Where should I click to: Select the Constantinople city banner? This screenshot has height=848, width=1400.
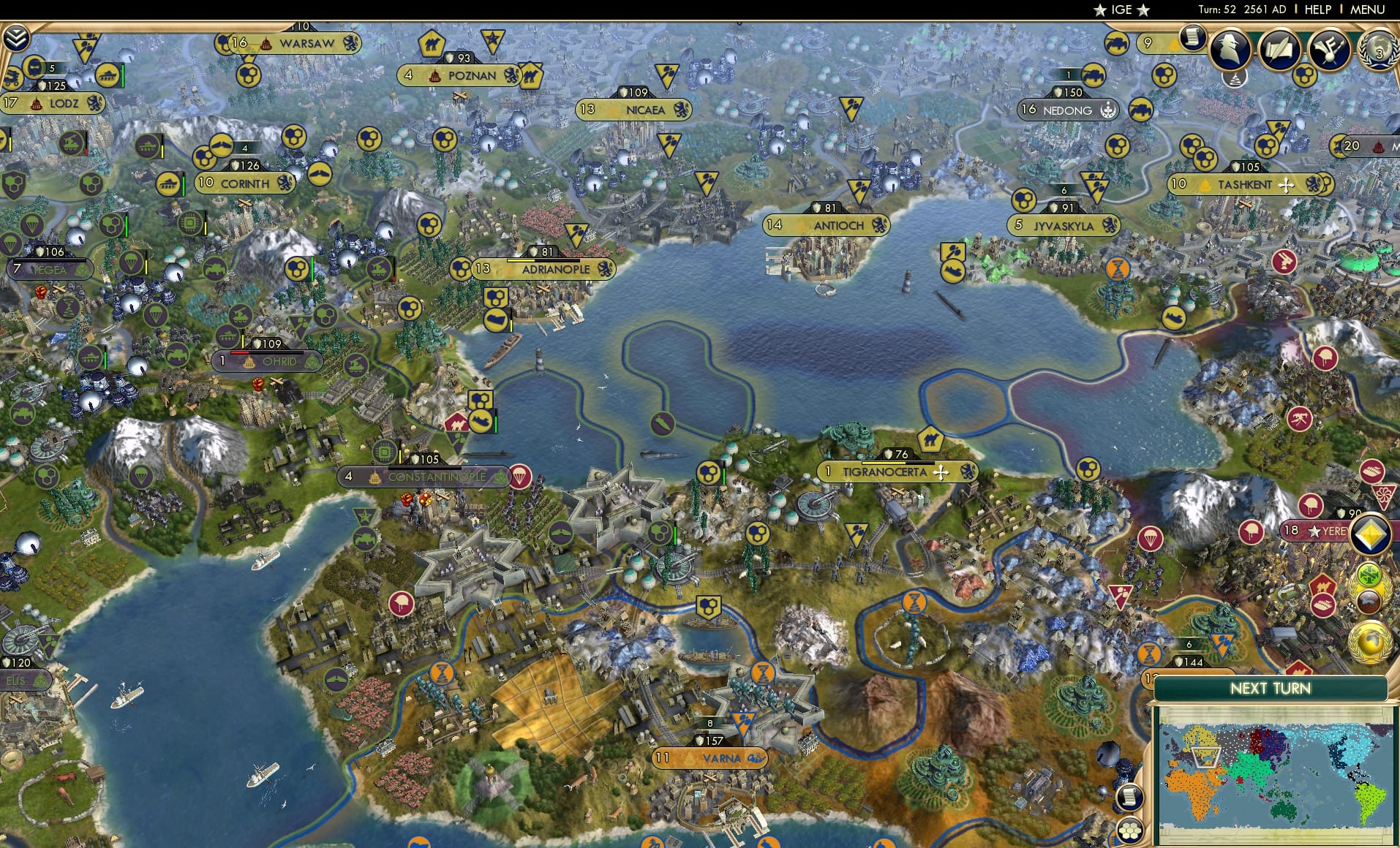423,476
